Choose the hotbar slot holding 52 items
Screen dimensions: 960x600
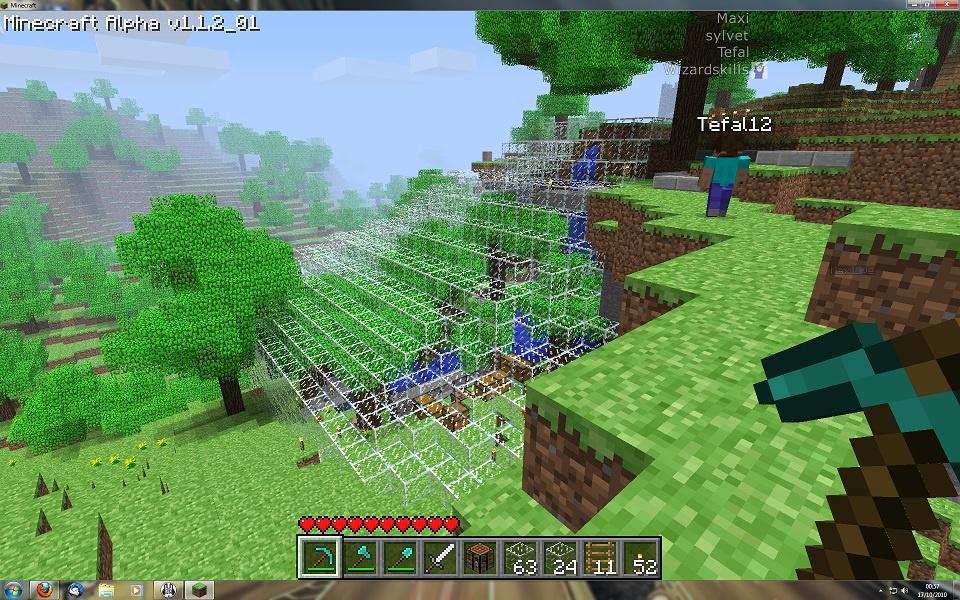click(640, 556)
